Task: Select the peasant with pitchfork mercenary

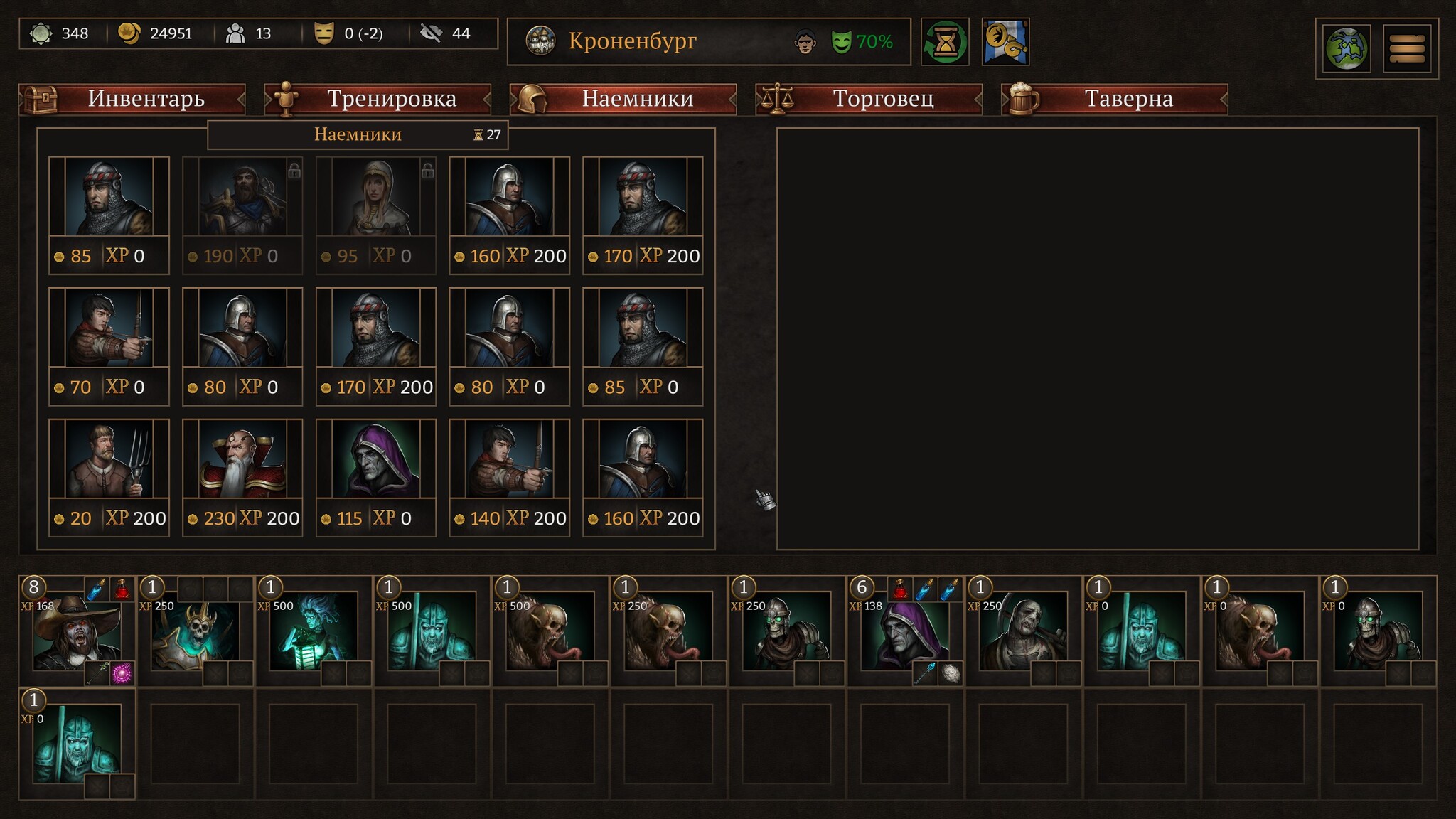Action: click(x=109, y=477)
